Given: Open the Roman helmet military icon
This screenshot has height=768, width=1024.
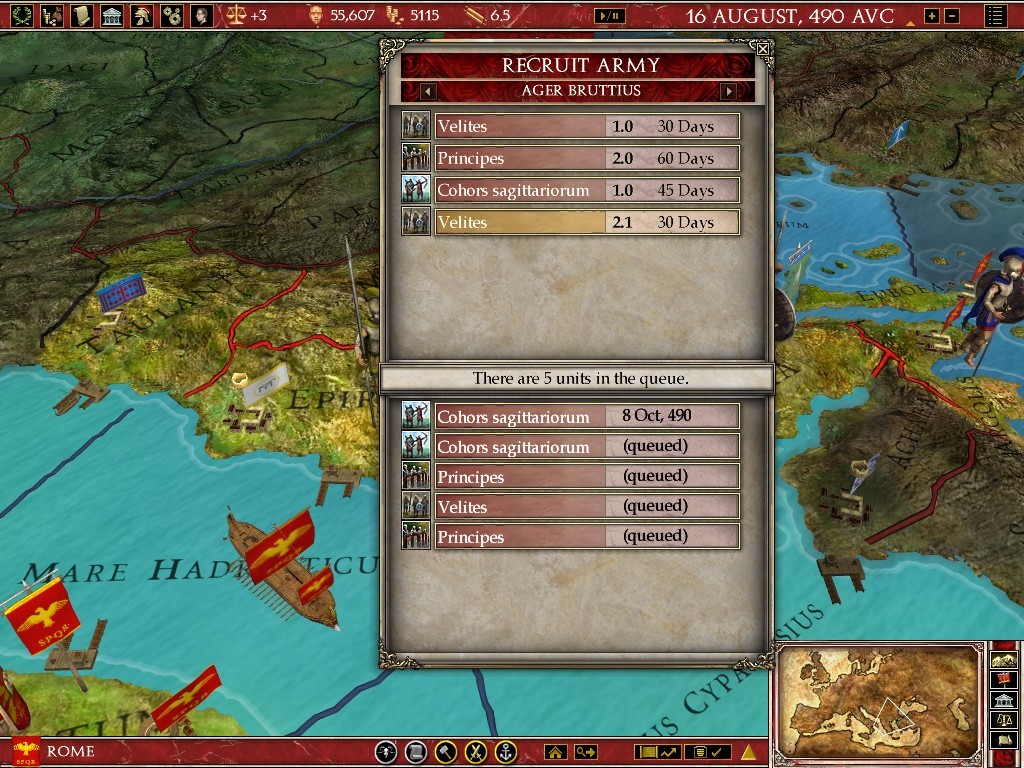Looking at the screenshot, I should point(143,15).
